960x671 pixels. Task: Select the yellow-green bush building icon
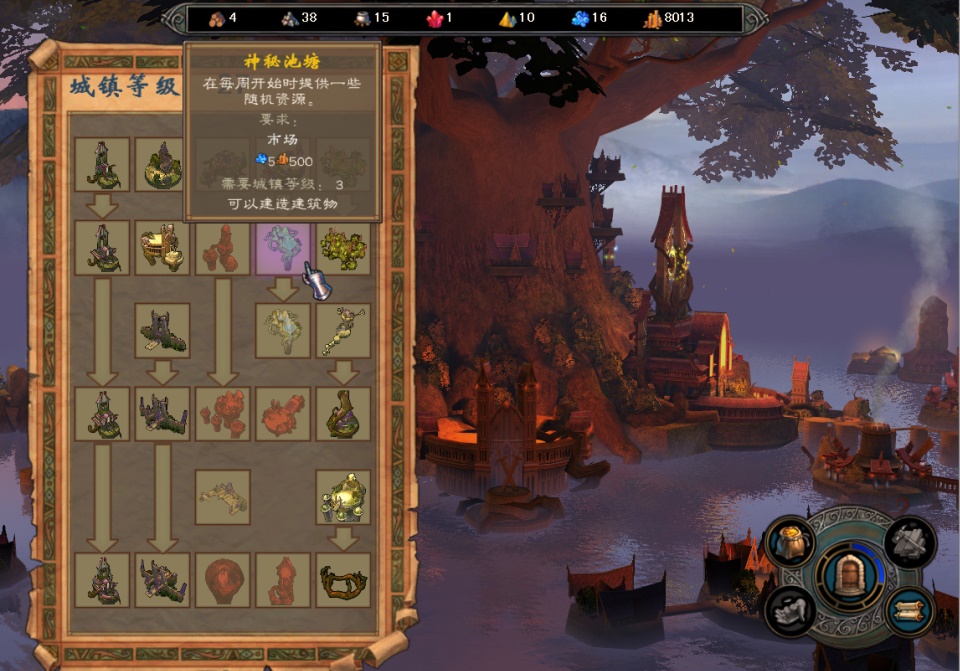tap(343, 248)
